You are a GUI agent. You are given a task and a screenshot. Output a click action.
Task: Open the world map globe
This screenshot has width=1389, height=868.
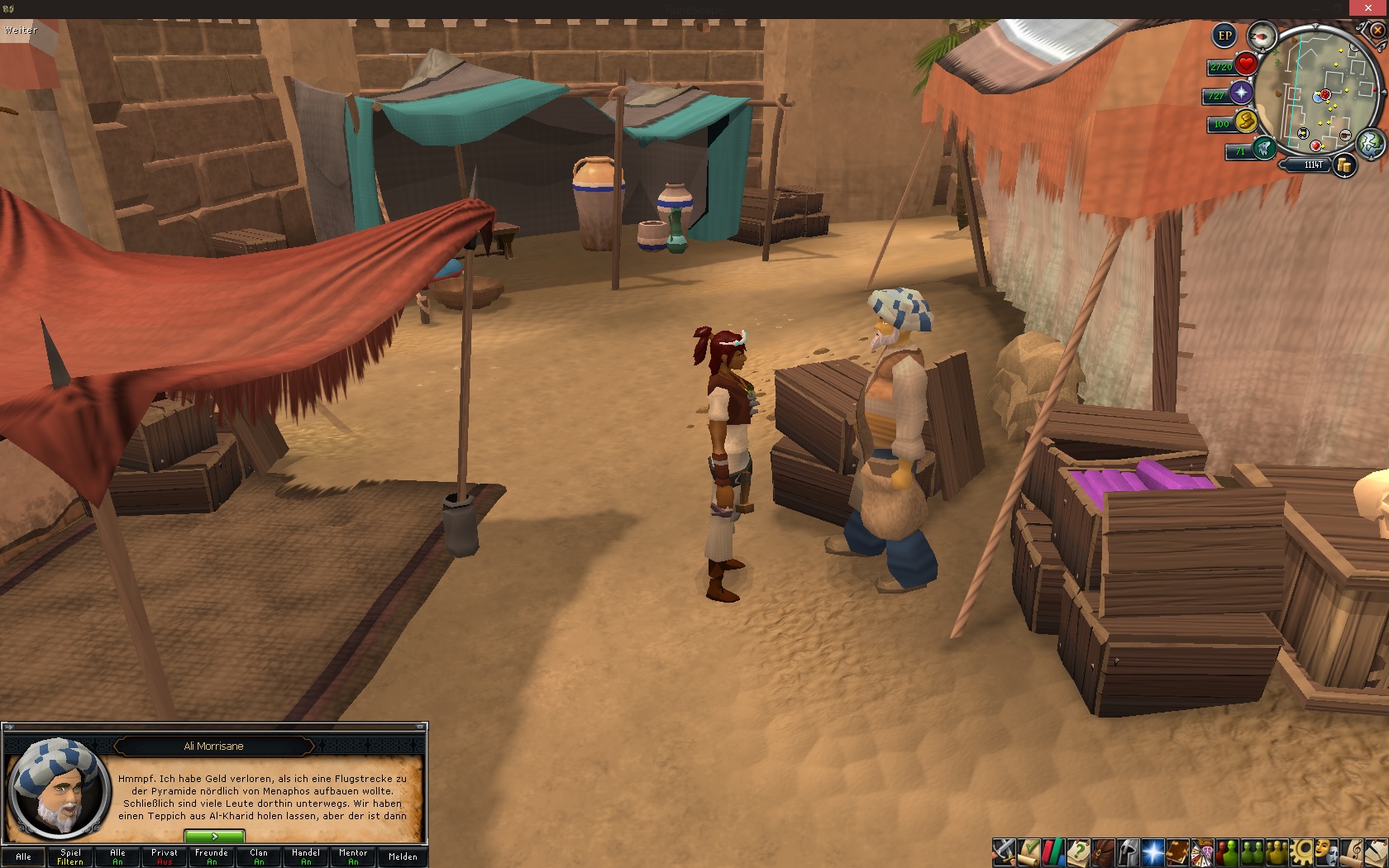(1370, 142)
